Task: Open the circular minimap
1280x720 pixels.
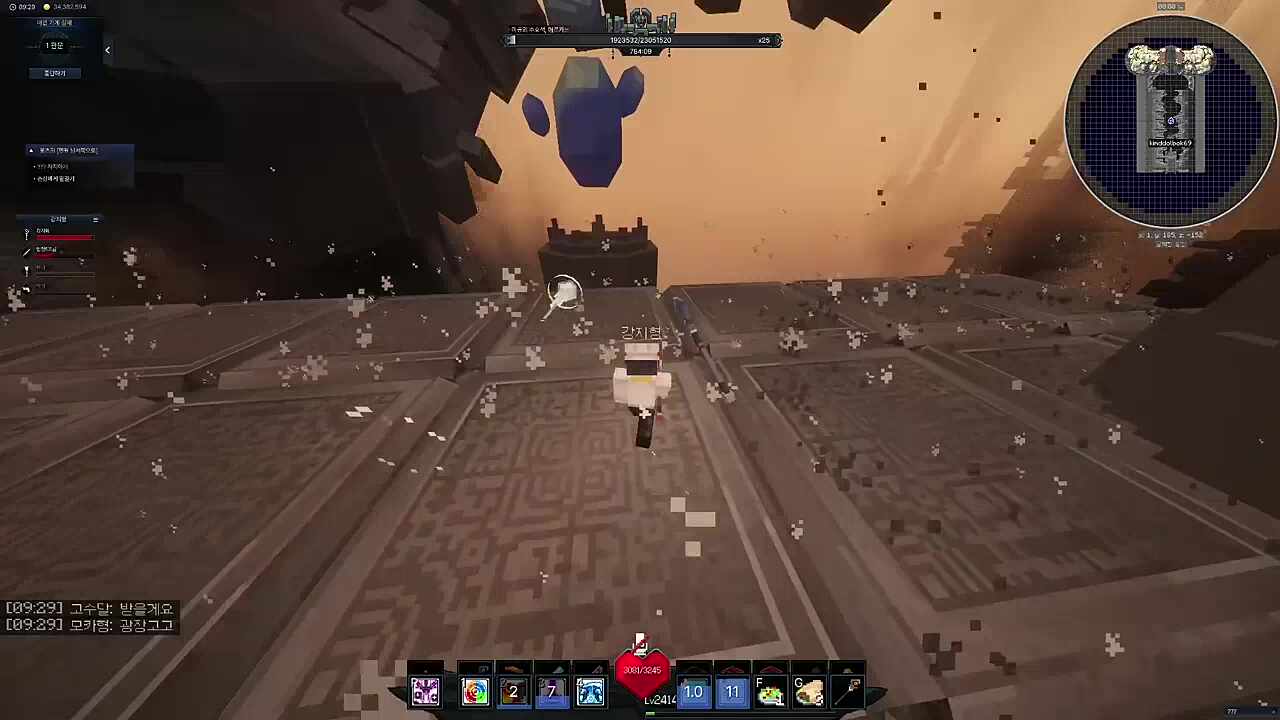Action: pyautogui.click(x=1171, y=120)
